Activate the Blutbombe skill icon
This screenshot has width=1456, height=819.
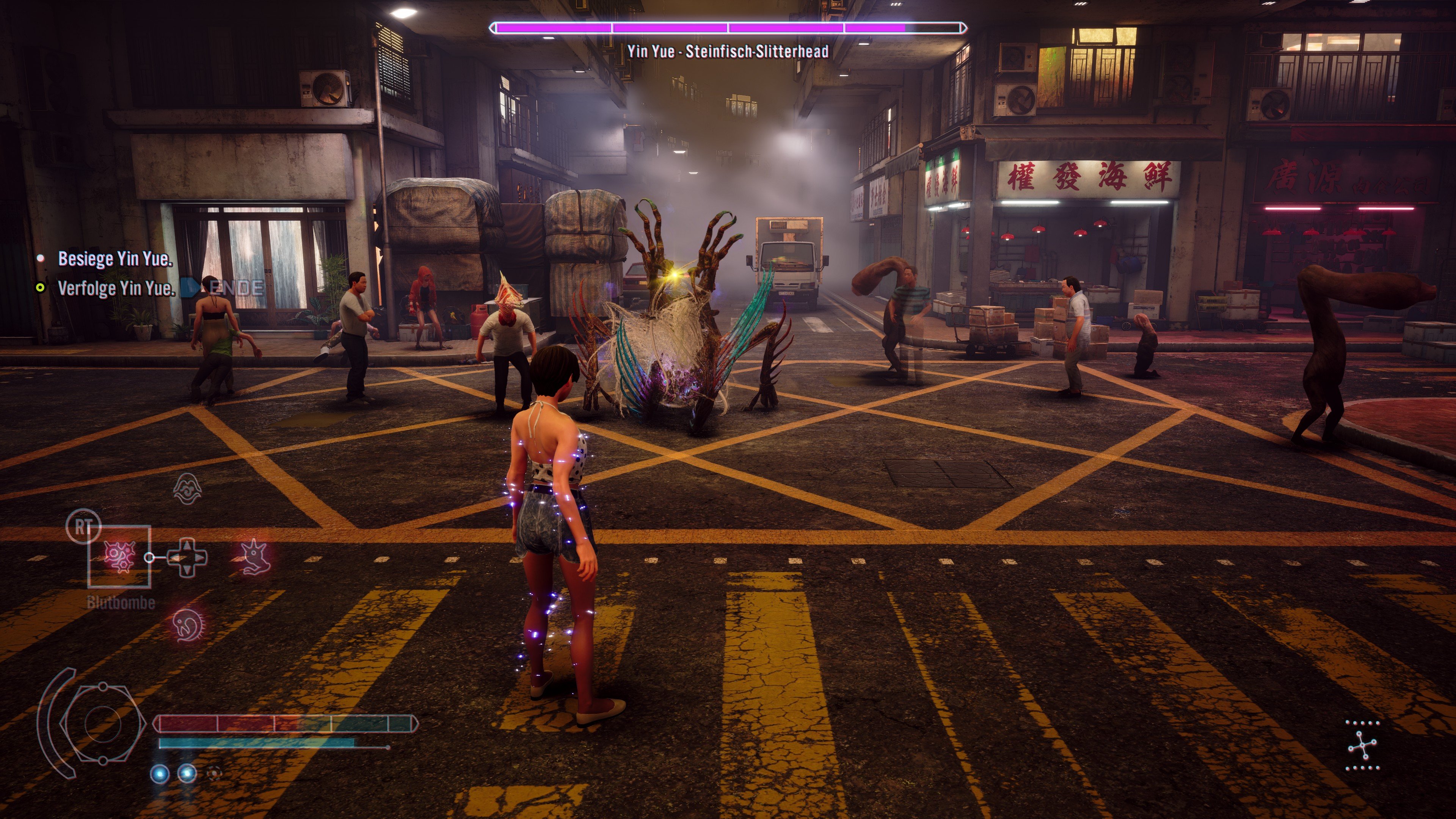click(119, 557)
